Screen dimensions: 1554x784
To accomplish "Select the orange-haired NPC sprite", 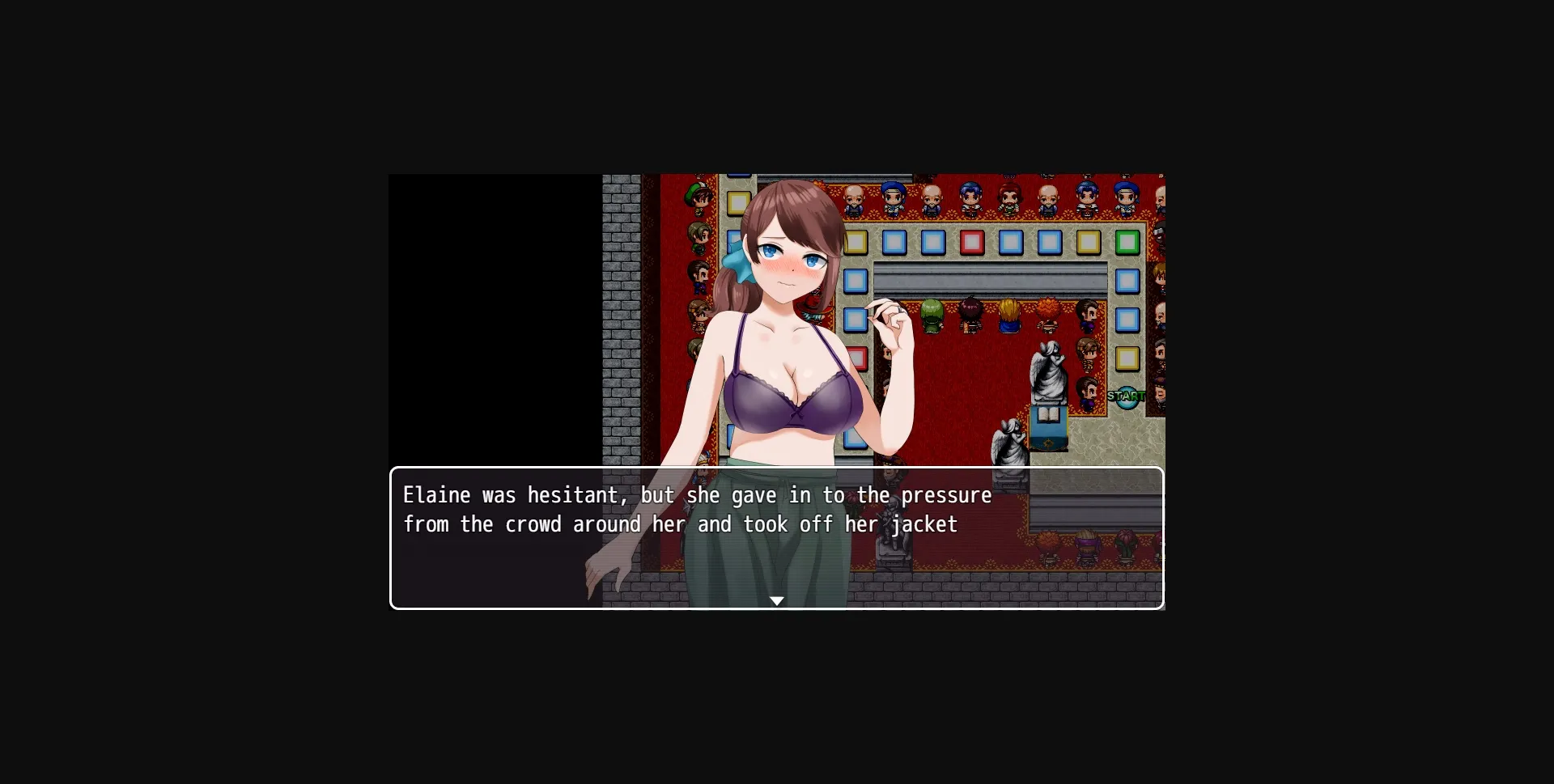I will (1047, 312).
